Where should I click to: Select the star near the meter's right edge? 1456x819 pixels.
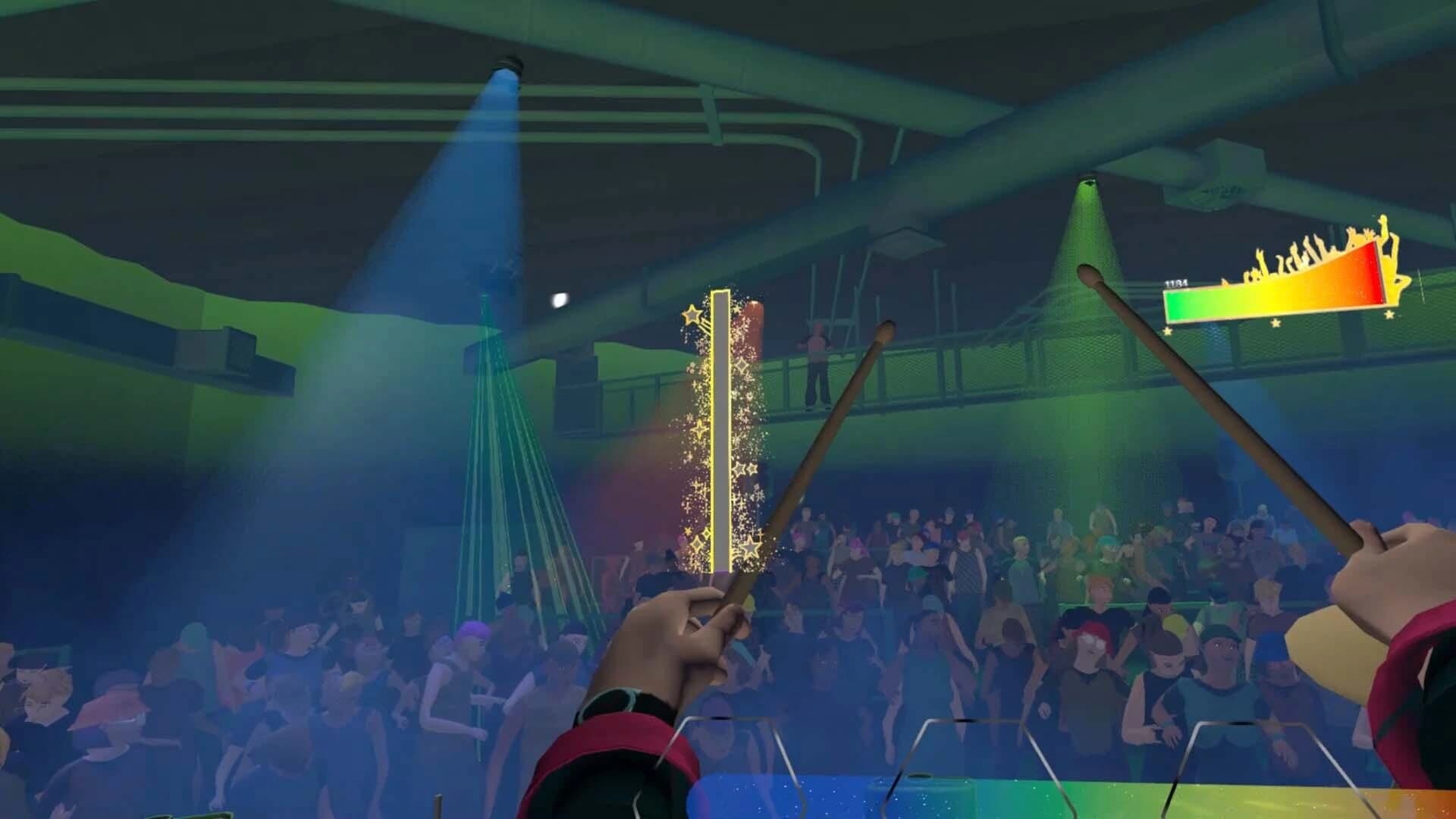tap(1389, 314)
